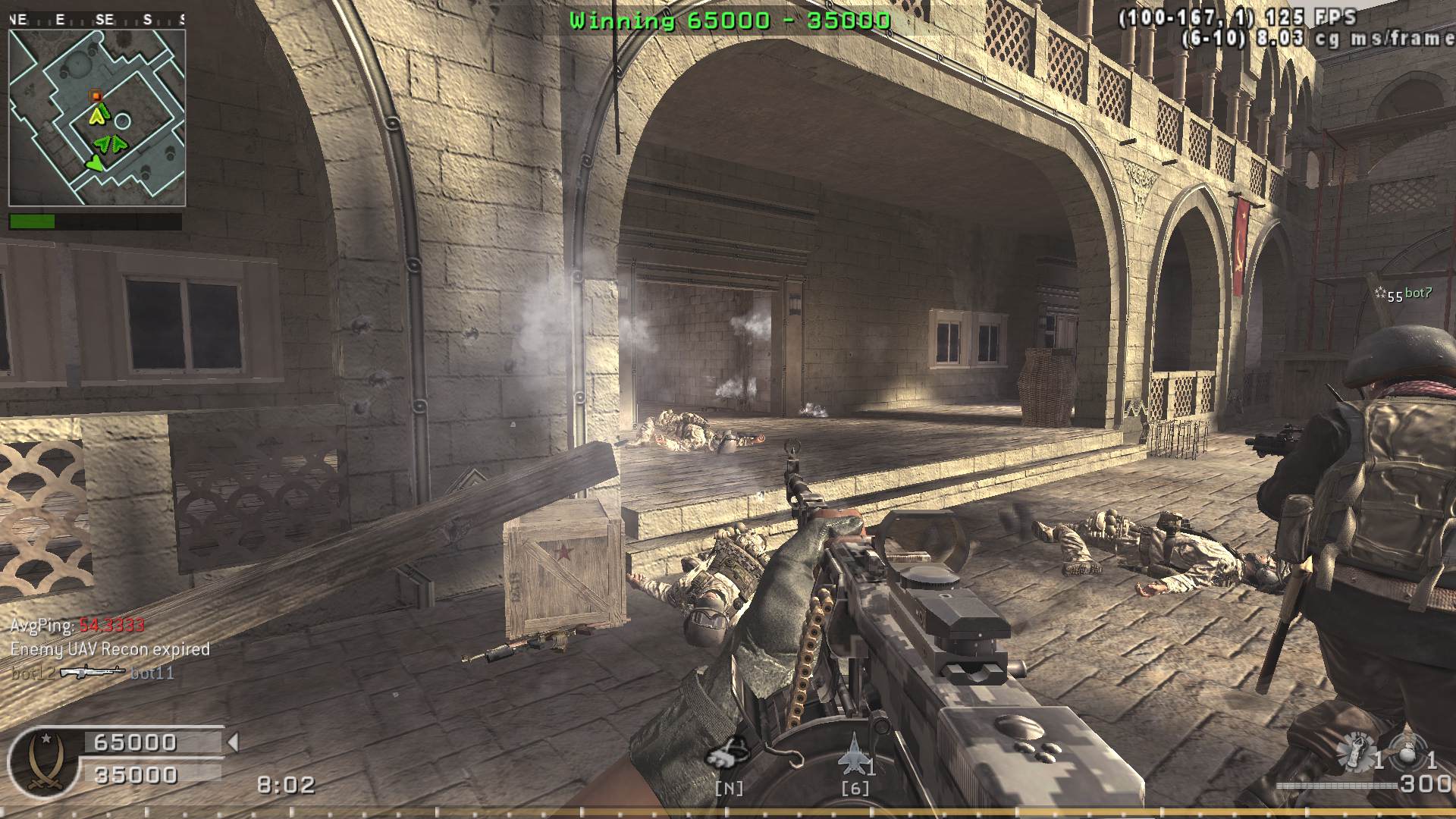Click the compass heading strip above the minimap
The width and height of the screenshot is (1456, 819).
pos(97,20)
